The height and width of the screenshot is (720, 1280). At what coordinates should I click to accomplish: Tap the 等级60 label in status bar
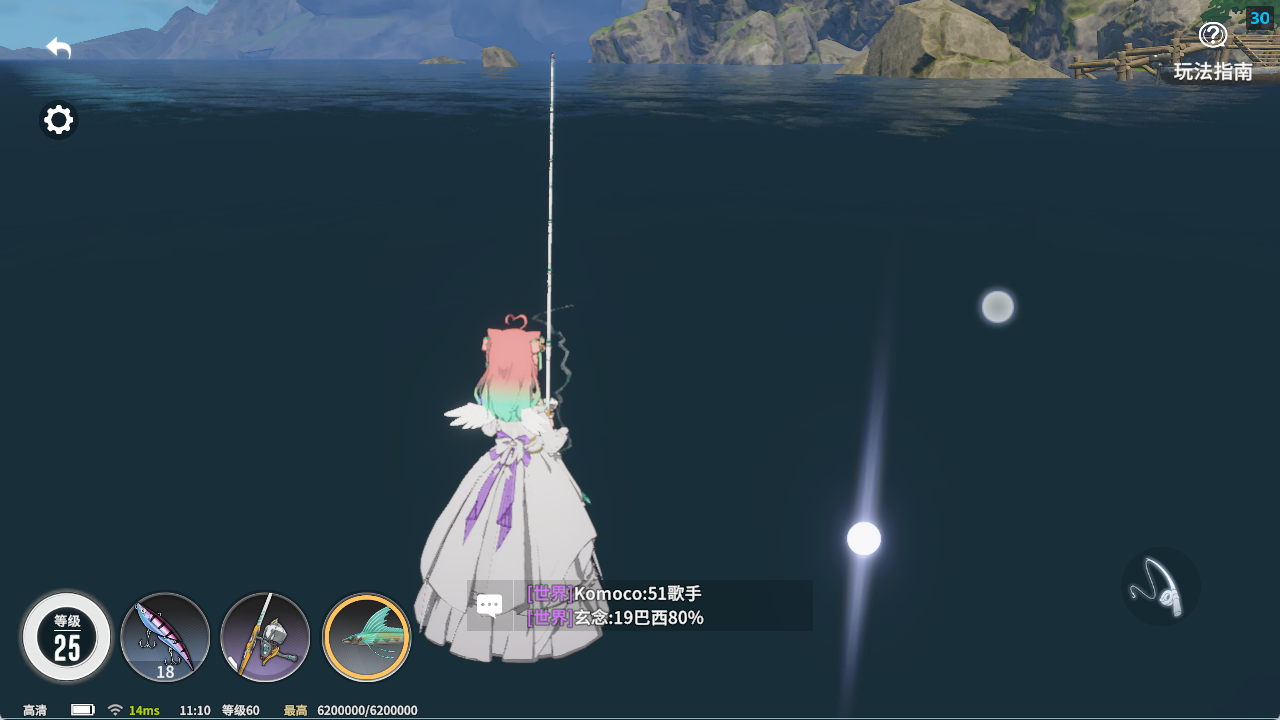point(239,710)
